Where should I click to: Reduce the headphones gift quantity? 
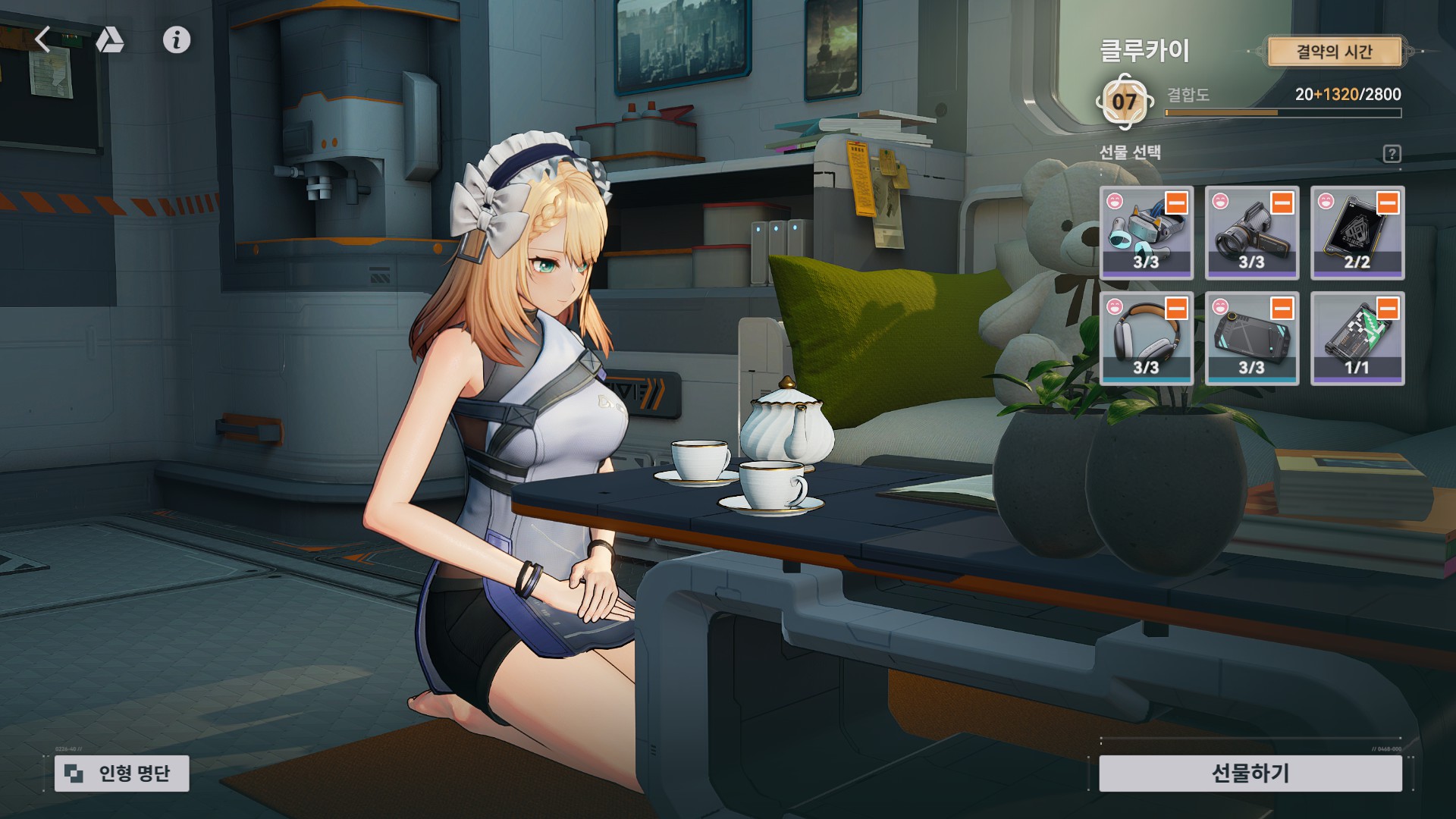(1176, 309)
